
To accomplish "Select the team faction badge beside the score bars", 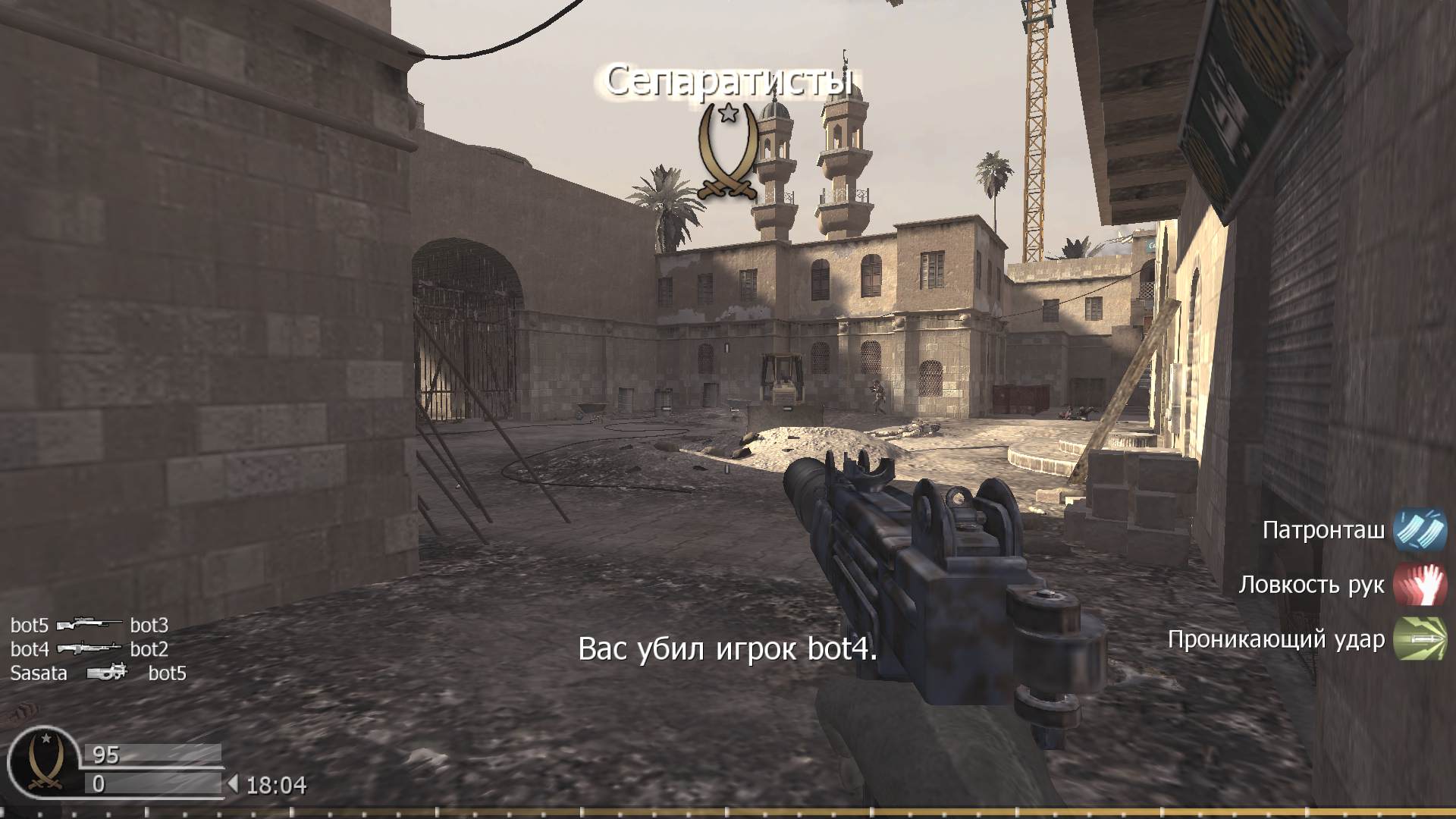I will tap(44, 761).
